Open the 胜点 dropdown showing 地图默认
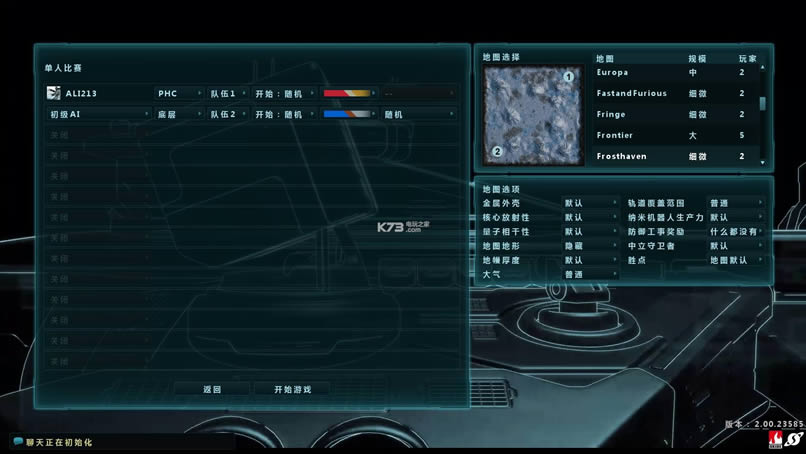This screenshot has width=806, height=454. click(735, 260)
